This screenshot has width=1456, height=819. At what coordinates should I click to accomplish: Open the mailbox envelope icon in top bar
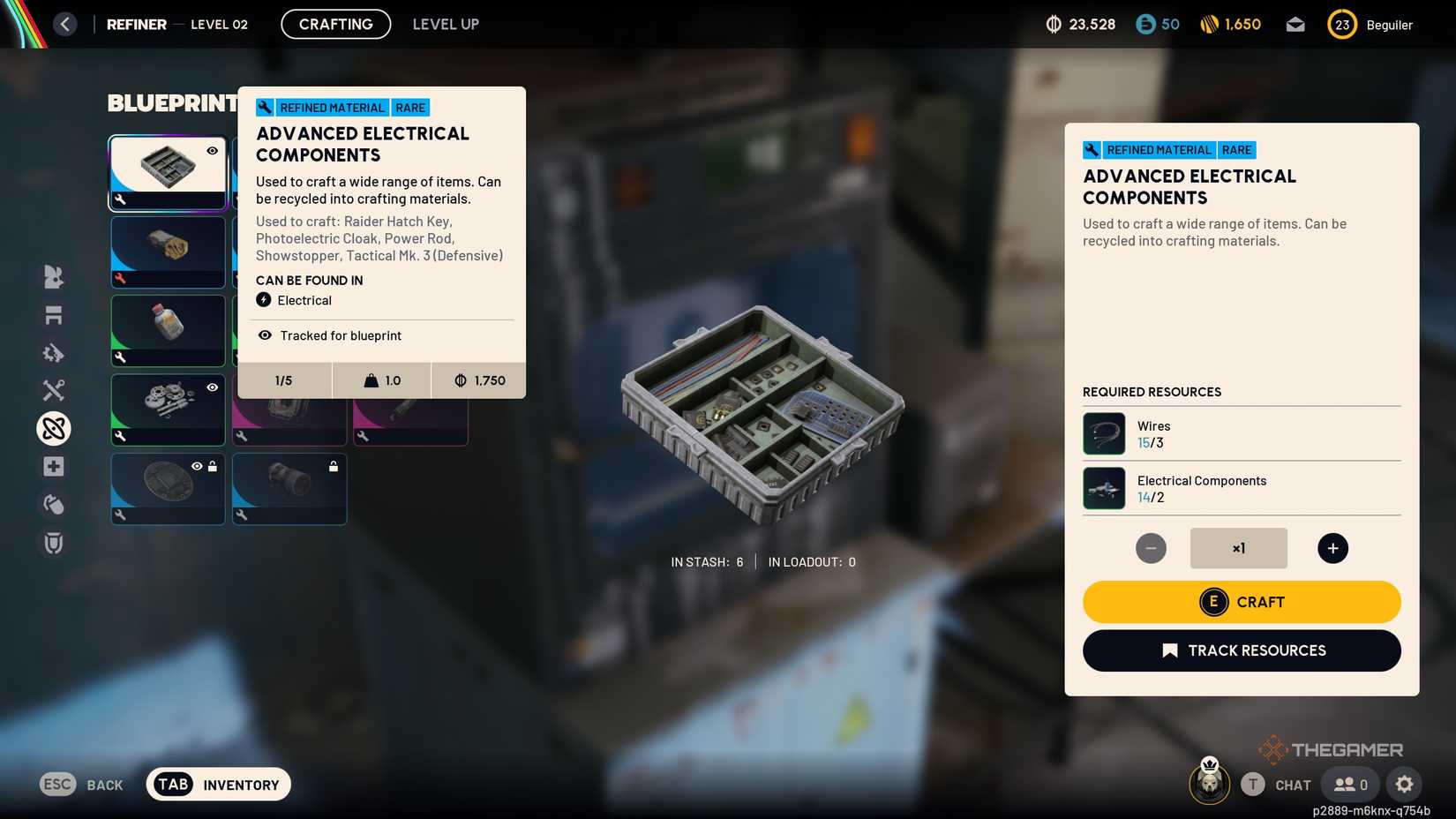click(1295, 24)
